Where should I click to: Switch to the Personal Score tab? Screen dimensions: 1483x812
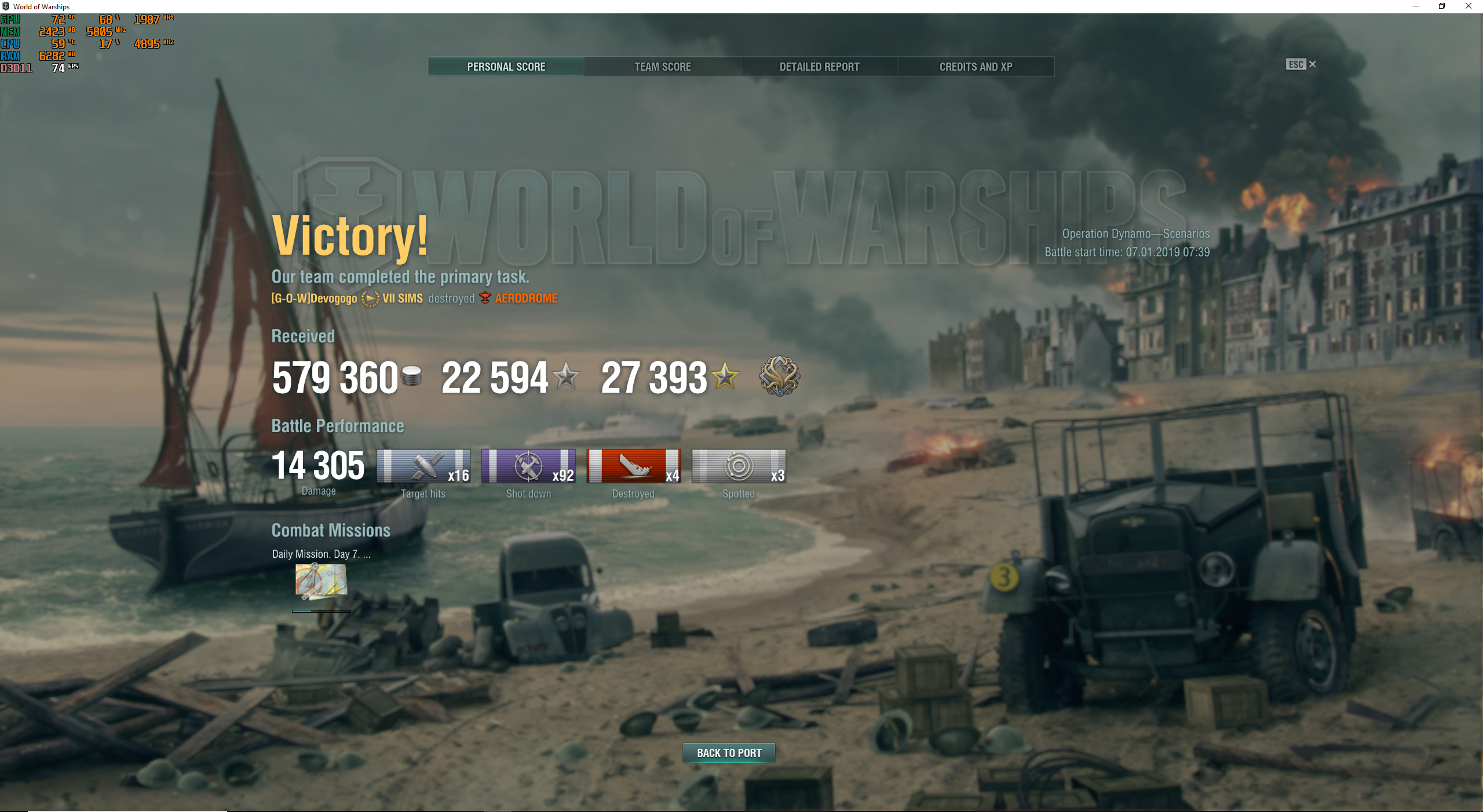[506, 67]
